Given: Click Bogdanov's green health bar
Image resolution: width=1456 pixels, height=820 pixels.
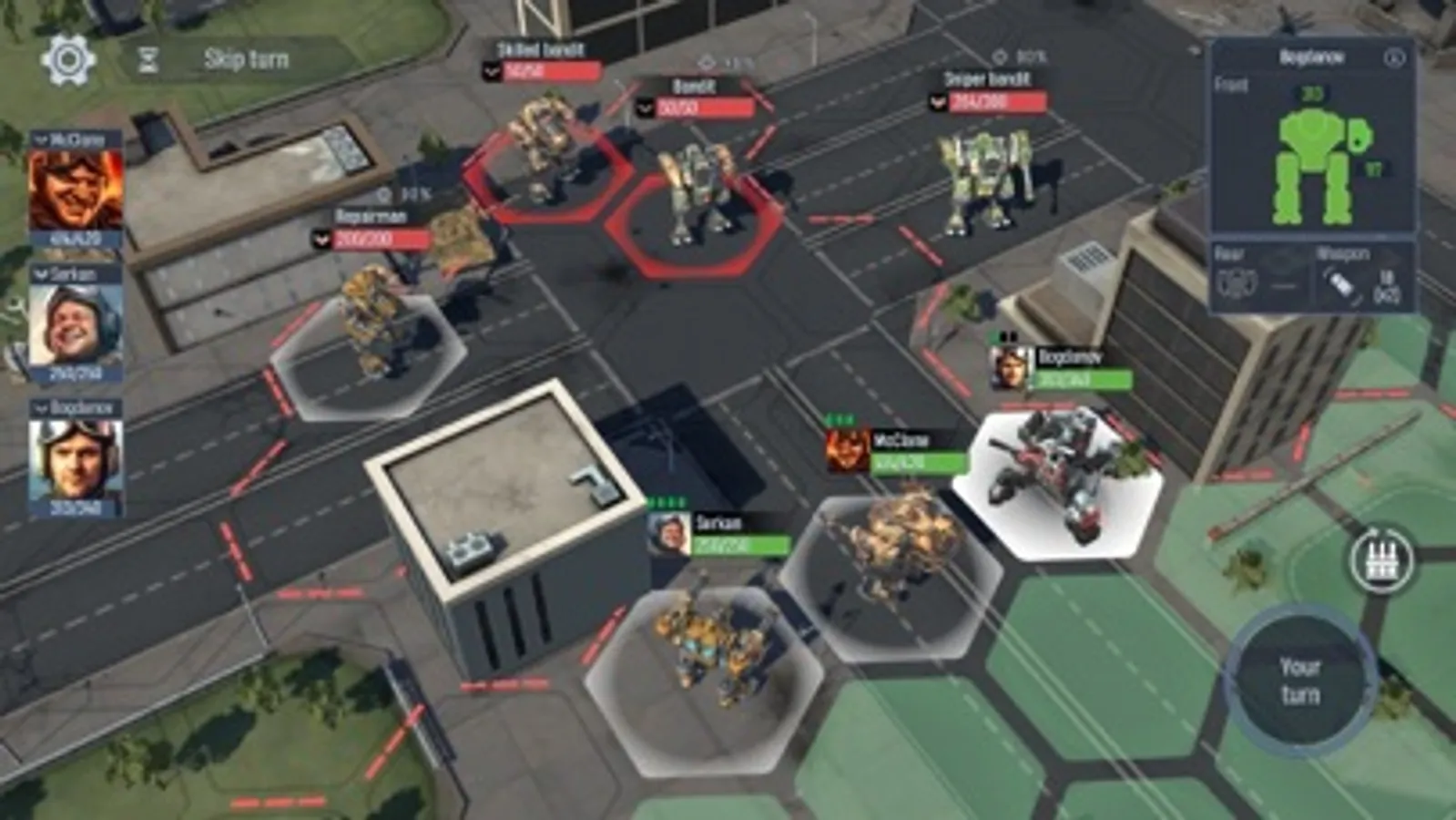Looking at the screenshot, I should point(1084,379).
